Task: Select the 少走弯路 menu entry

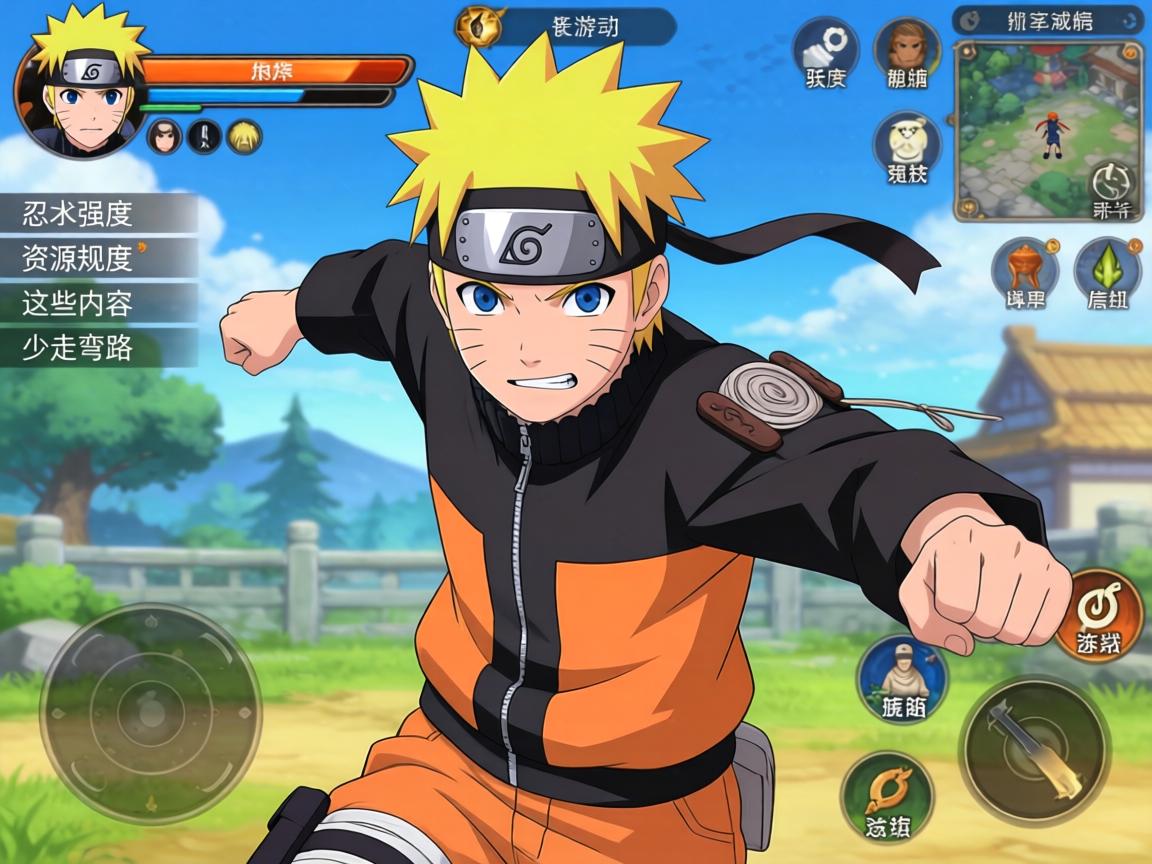Action: [98, 348]
